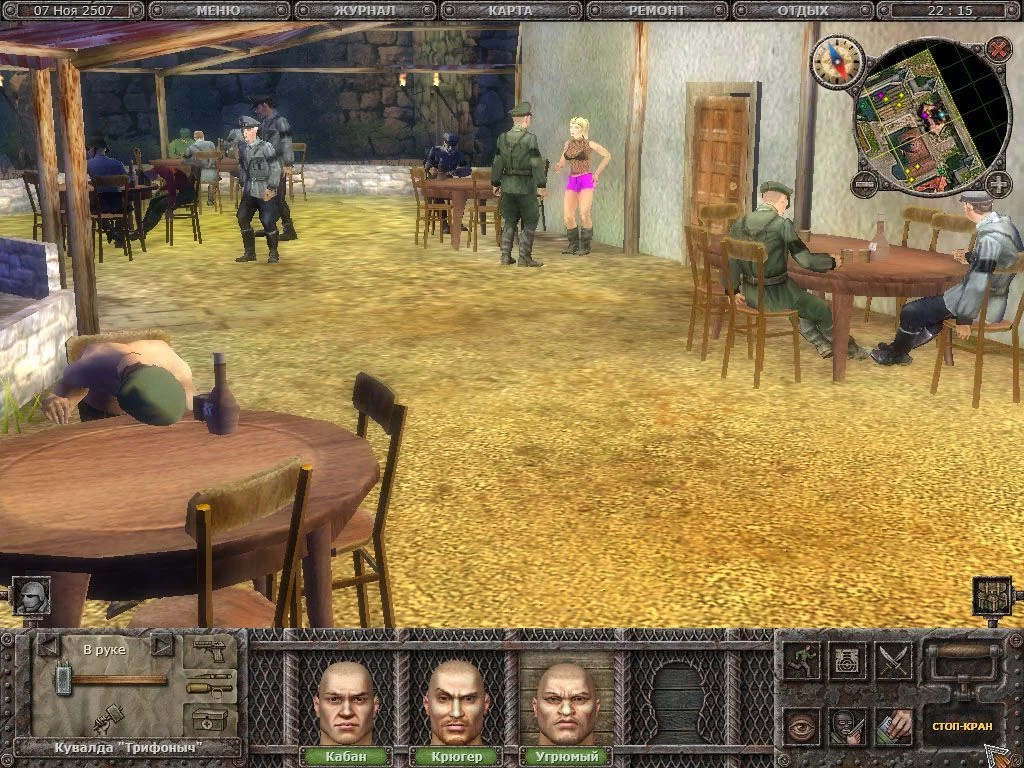
Task: Open the ЖУРНАЛ journal
Action: 364,11
